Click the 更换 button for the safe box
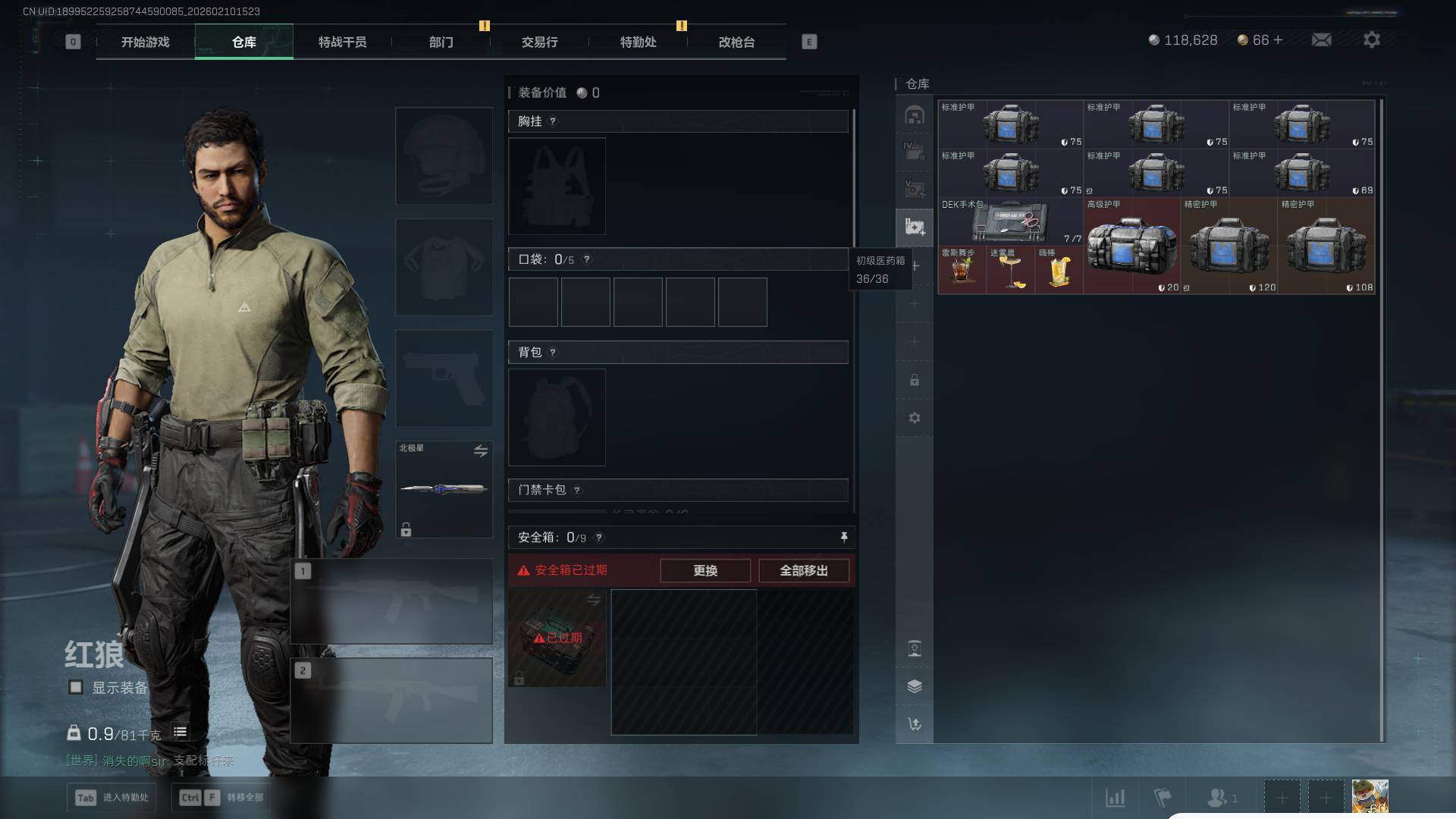1456x819 pixels. coord(704,570)
